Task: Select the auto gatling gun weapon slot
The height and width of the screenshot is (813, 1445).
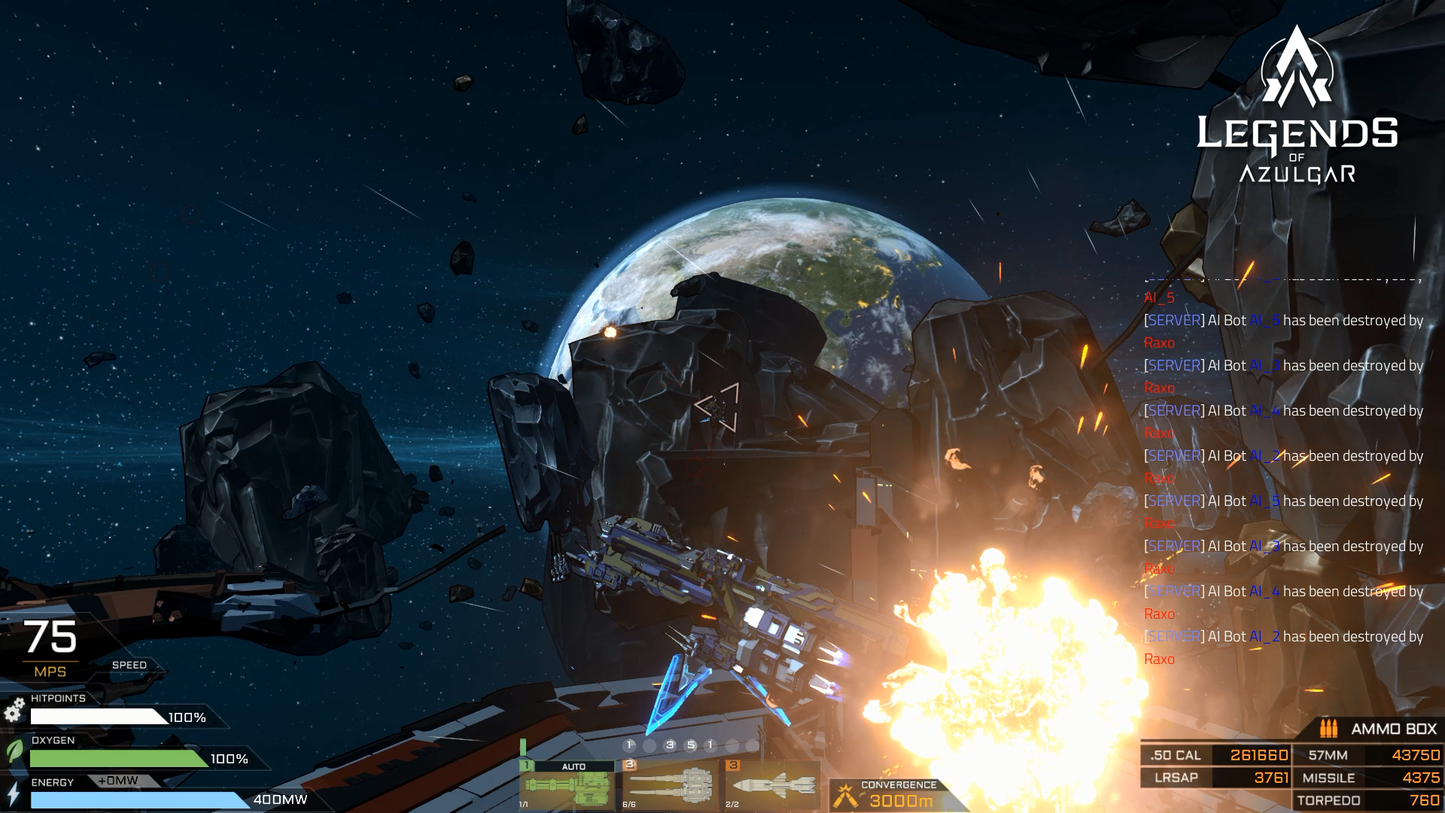Action: 566,785
